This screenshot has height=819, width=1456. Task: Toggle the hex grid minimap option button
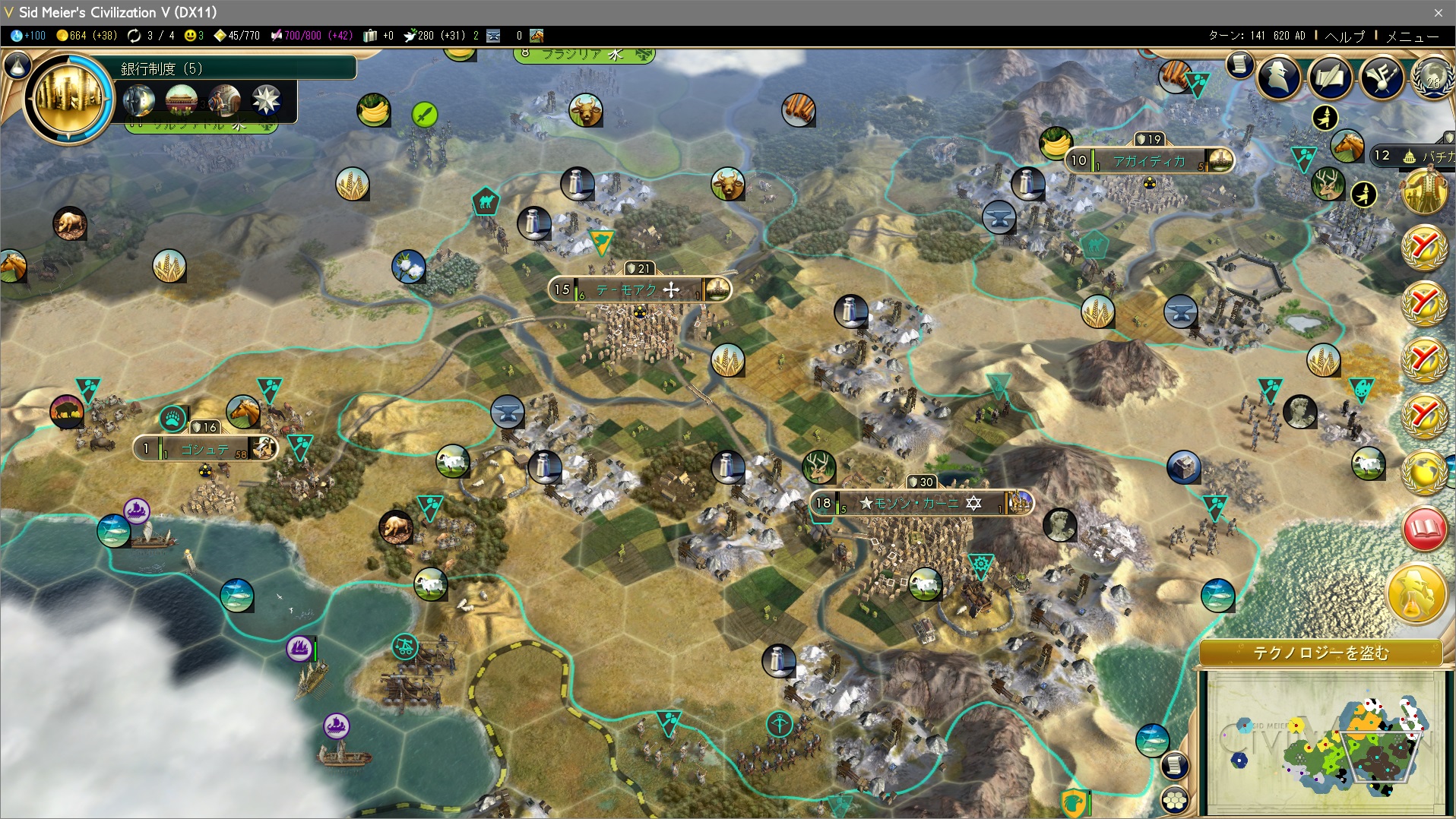click(1175, 800)
